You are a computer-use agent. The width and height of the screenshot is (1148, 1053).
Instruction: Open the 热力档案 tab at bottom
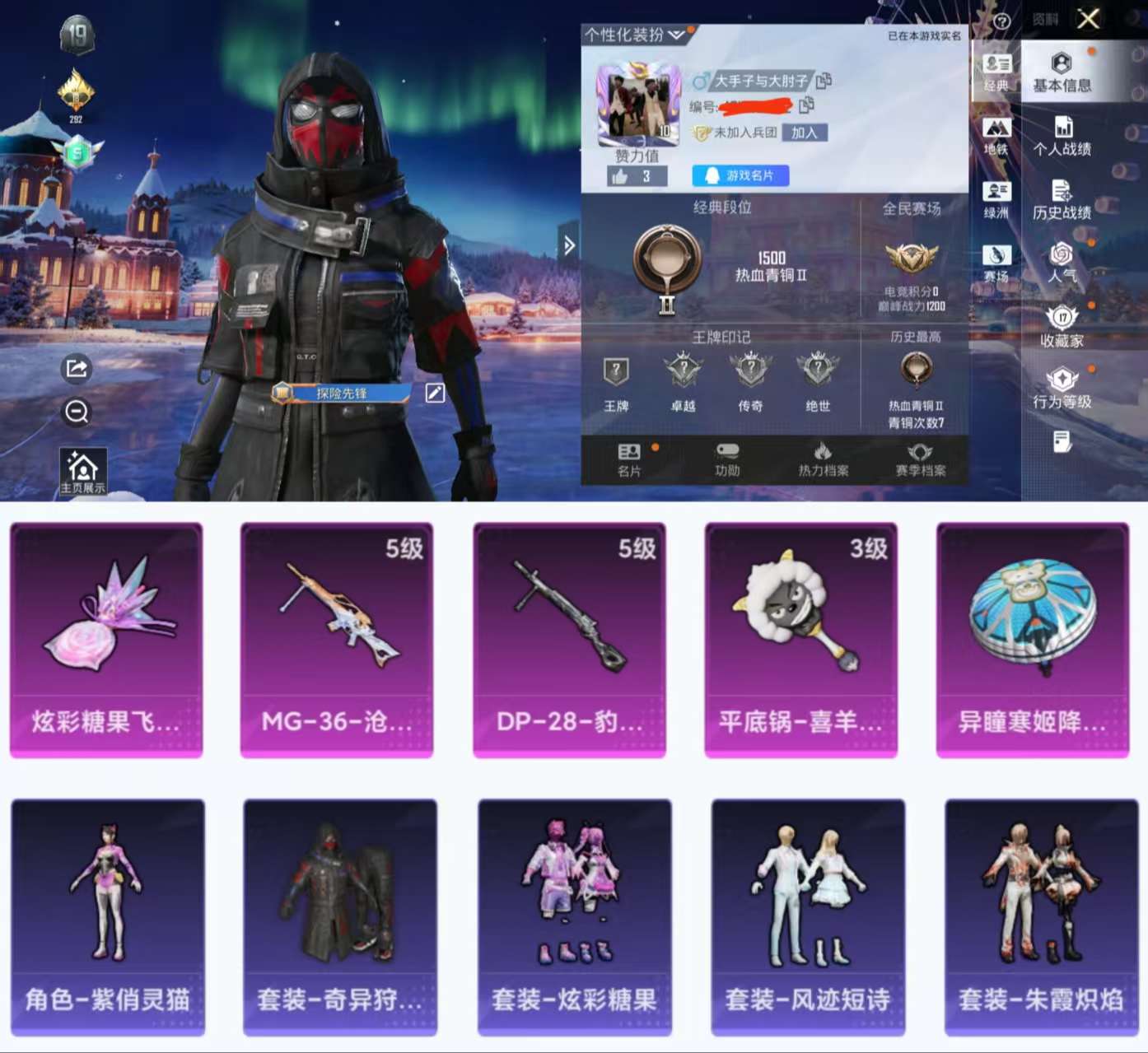824,461
